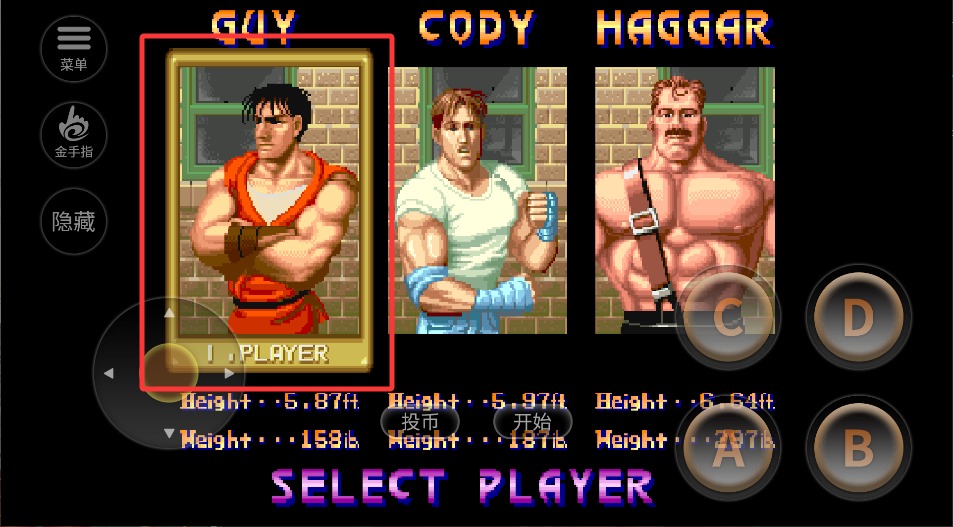The width and height of the screenshot is (953, 527).
Task: Tap the virtual B button
Action: pos(858,449)
